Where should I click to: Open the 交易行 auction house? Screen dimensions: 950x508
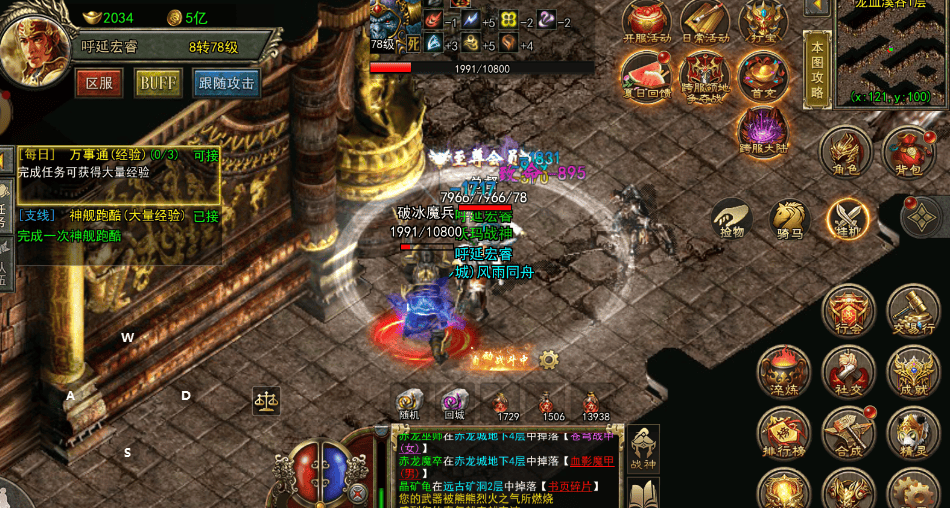point(912,311)
